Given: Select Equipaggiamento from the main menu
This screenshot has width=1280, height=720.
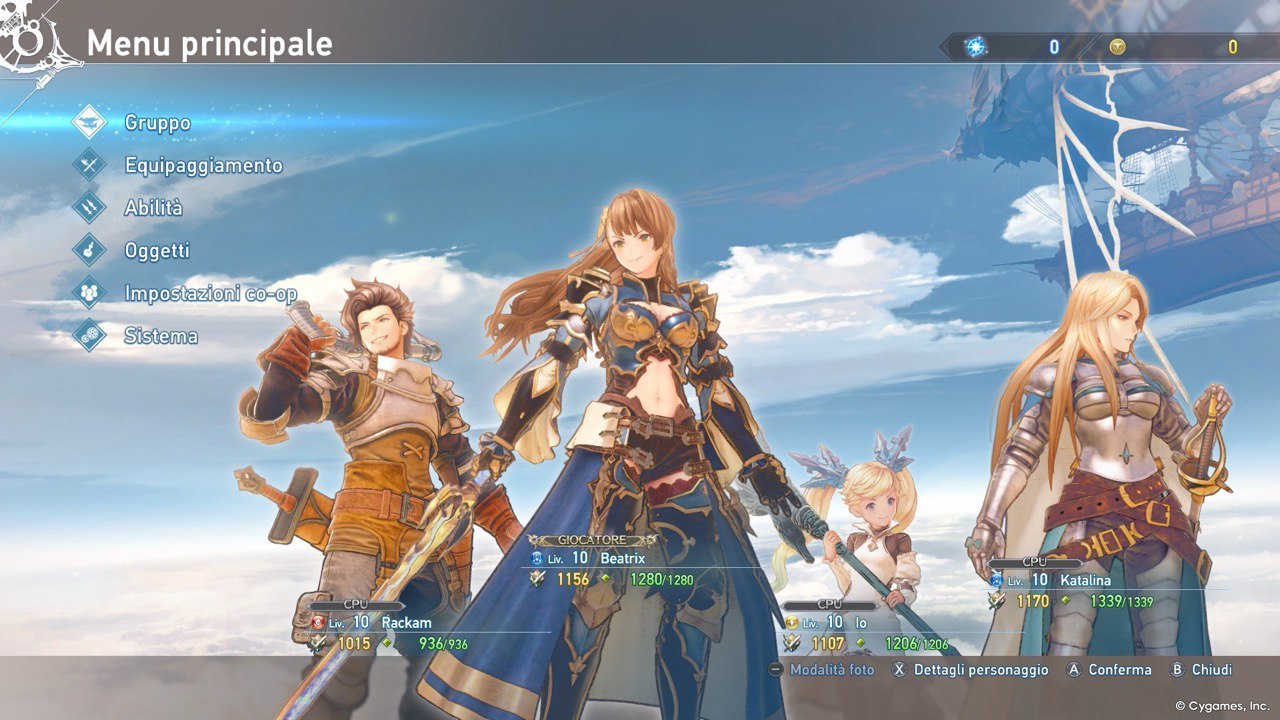Looking at the screenshot, I should click(x=203, y=166).
